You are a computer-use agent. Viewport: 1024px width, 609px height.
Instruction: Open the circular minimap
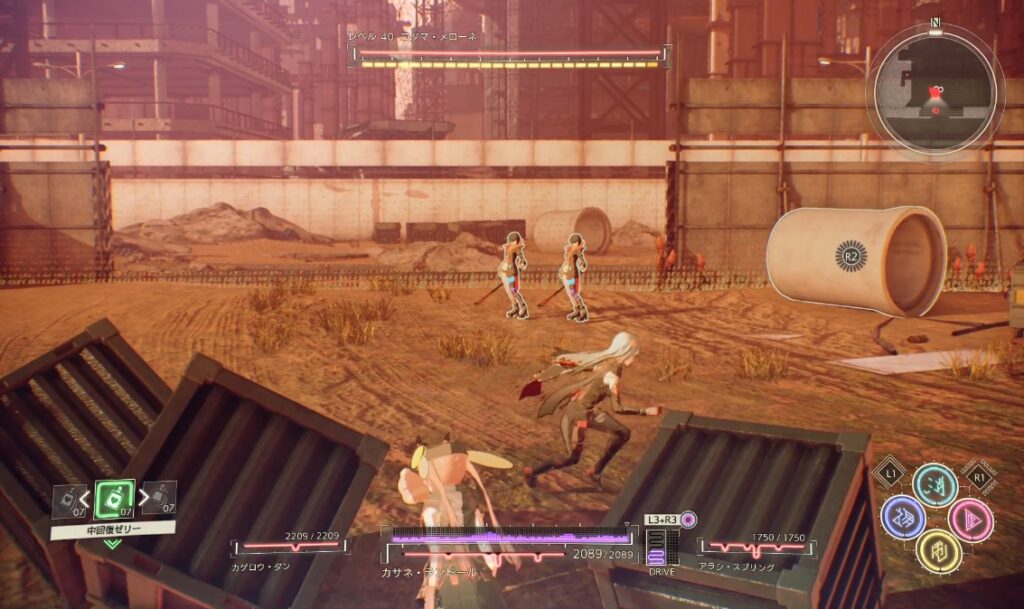935,92
